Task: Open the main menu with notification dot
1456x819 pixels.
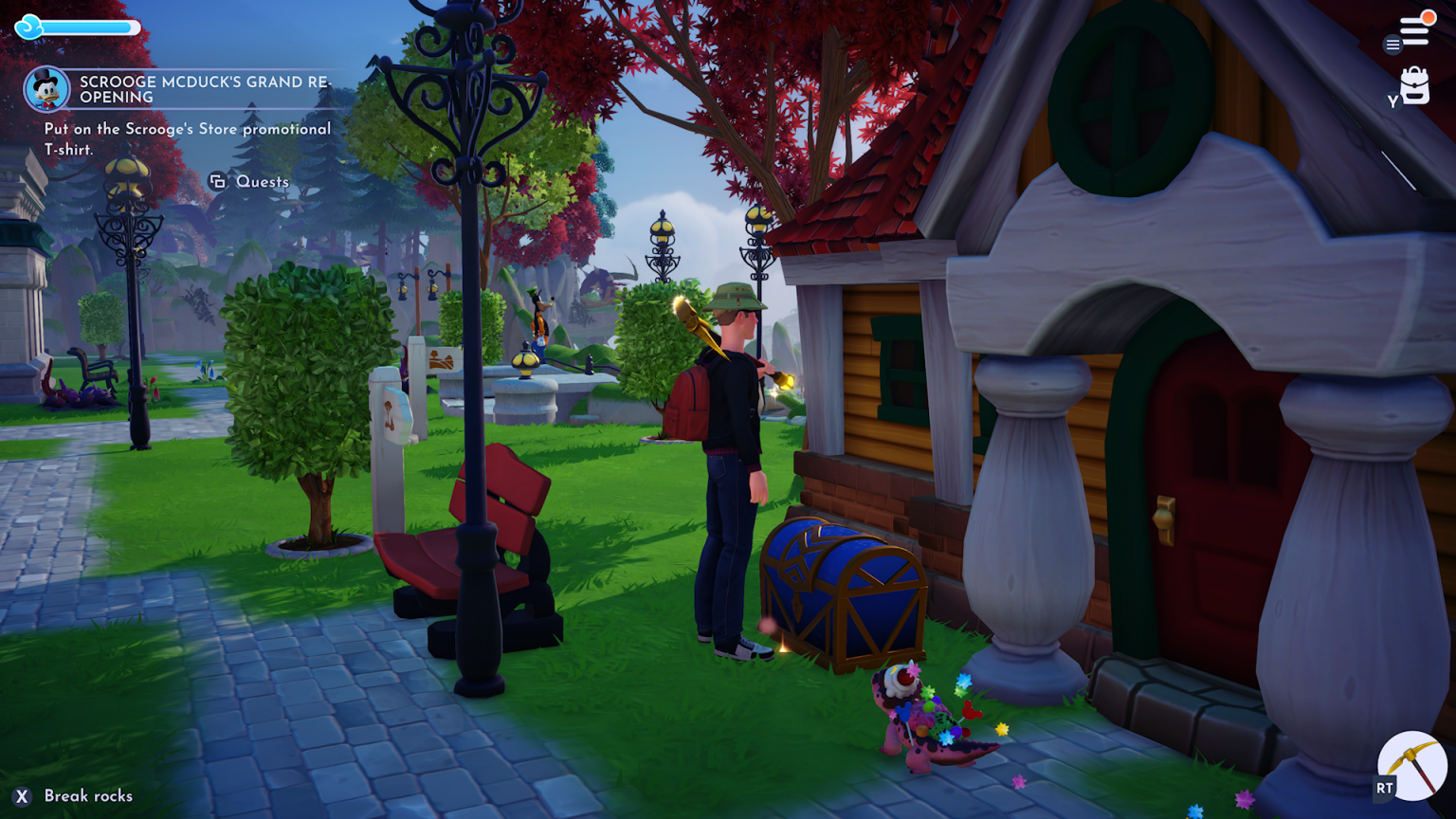Action: pyautogui.click(x=1415, y=28)
